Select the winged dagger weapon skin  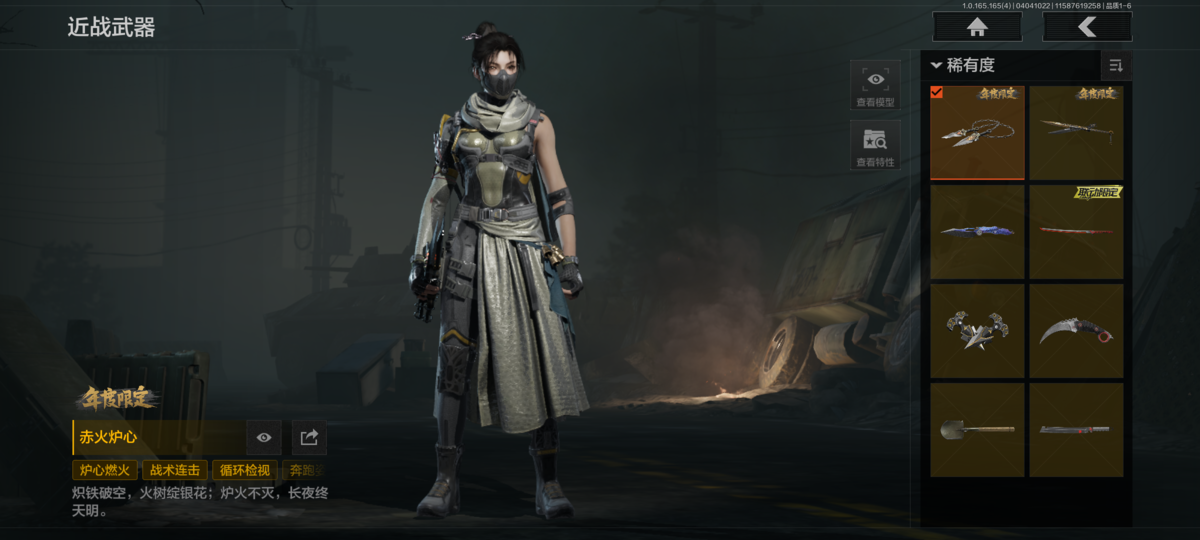[977, 331]
